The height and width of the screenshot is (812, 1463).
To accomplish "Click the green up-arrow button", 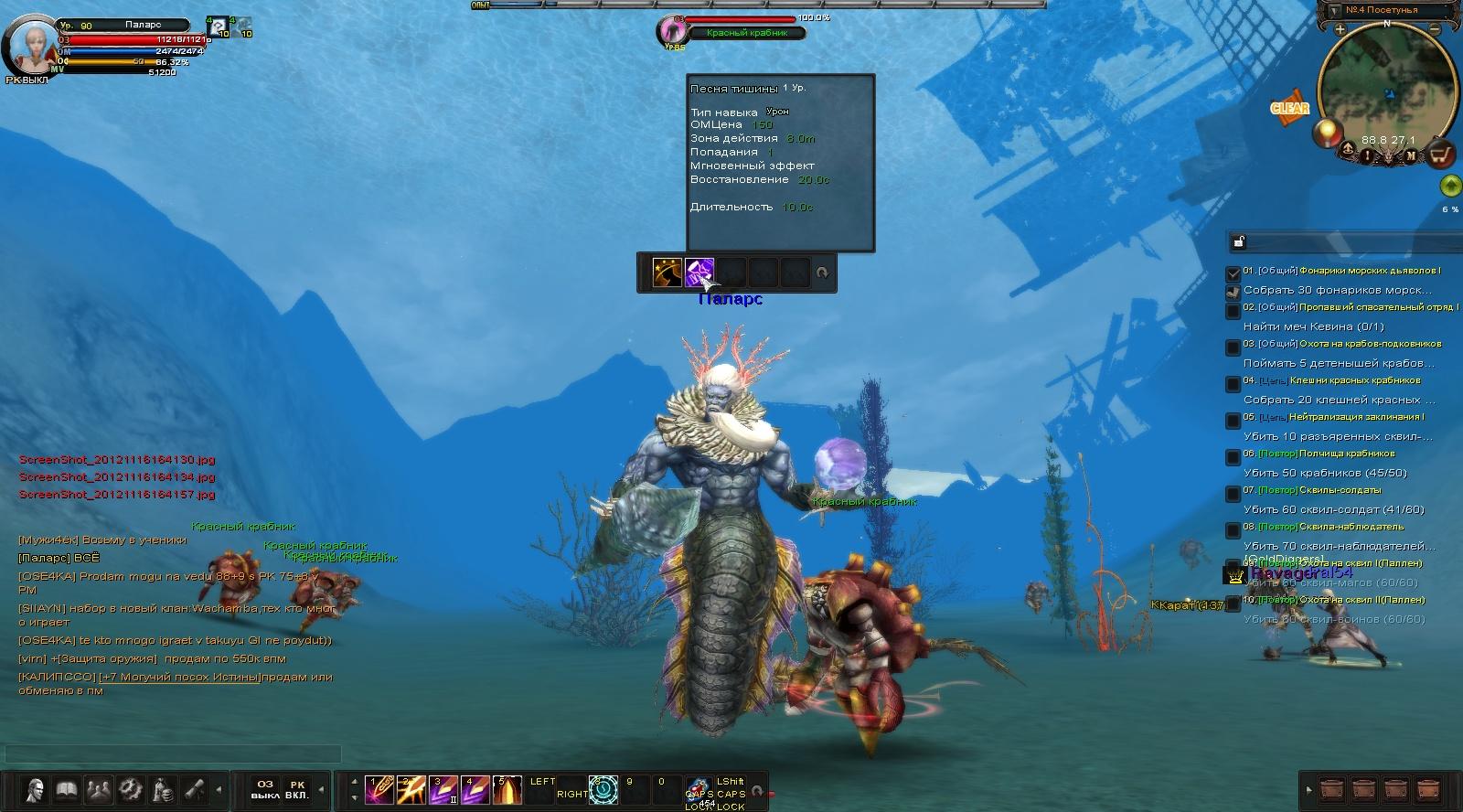I will [x=1449, y=187].
